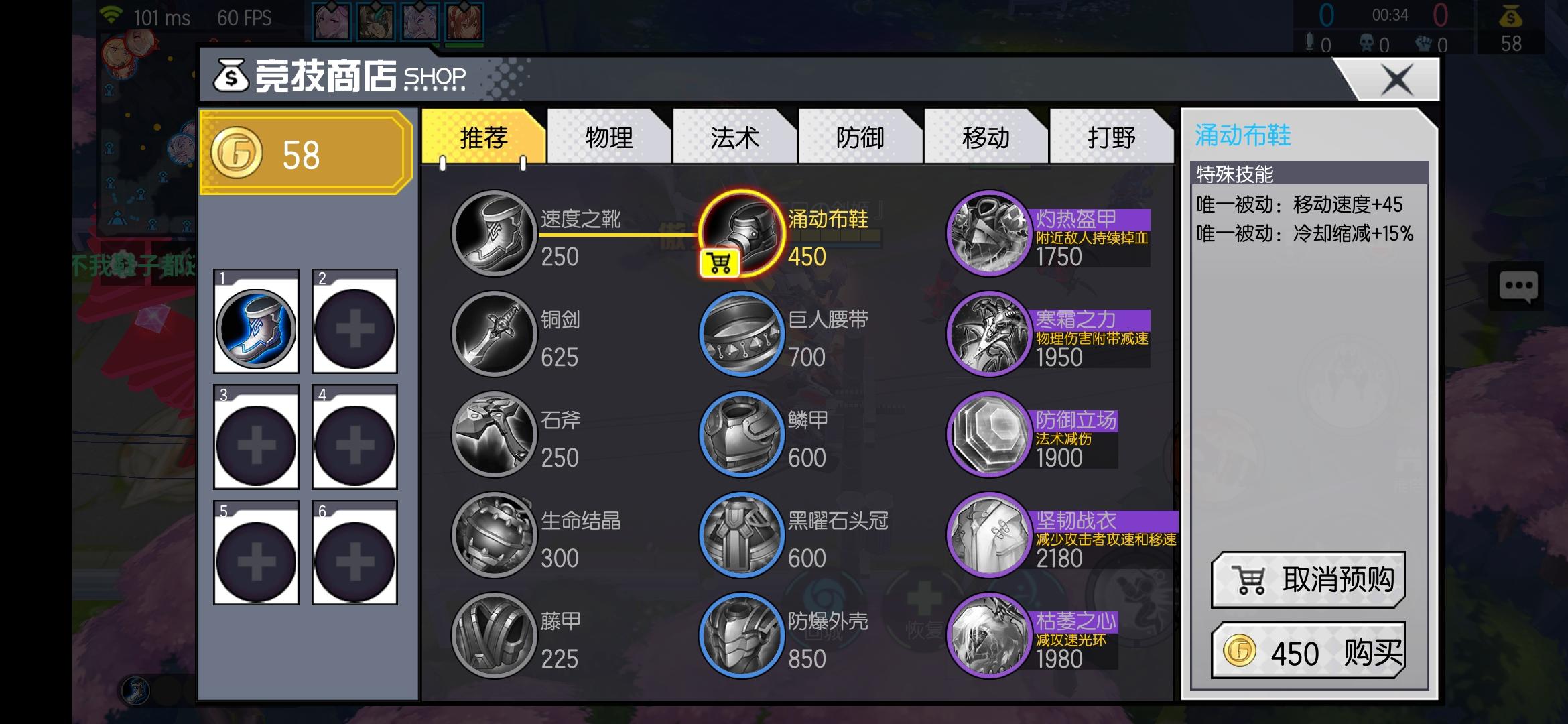Open the 涌动布鞋 item details

(741, 233)
